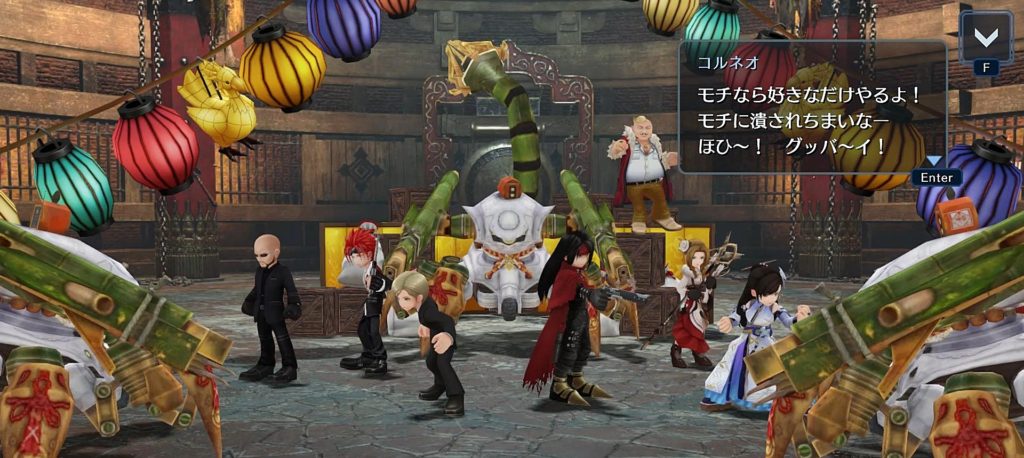Image resolution: width=1024 pixels, height=458 pixels.
Task: Expand the chevron menu button in the corner
Action: click(x=985, y=38)
